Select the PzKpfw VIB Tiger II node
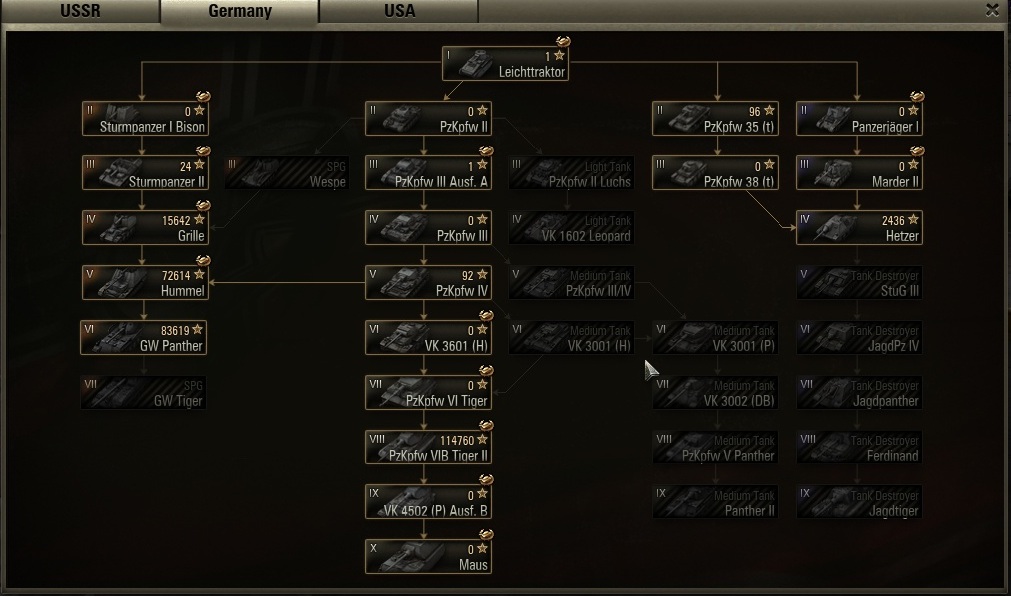Screen dimensions: 1011x597 pyautogui.click(x=428, y=447)
